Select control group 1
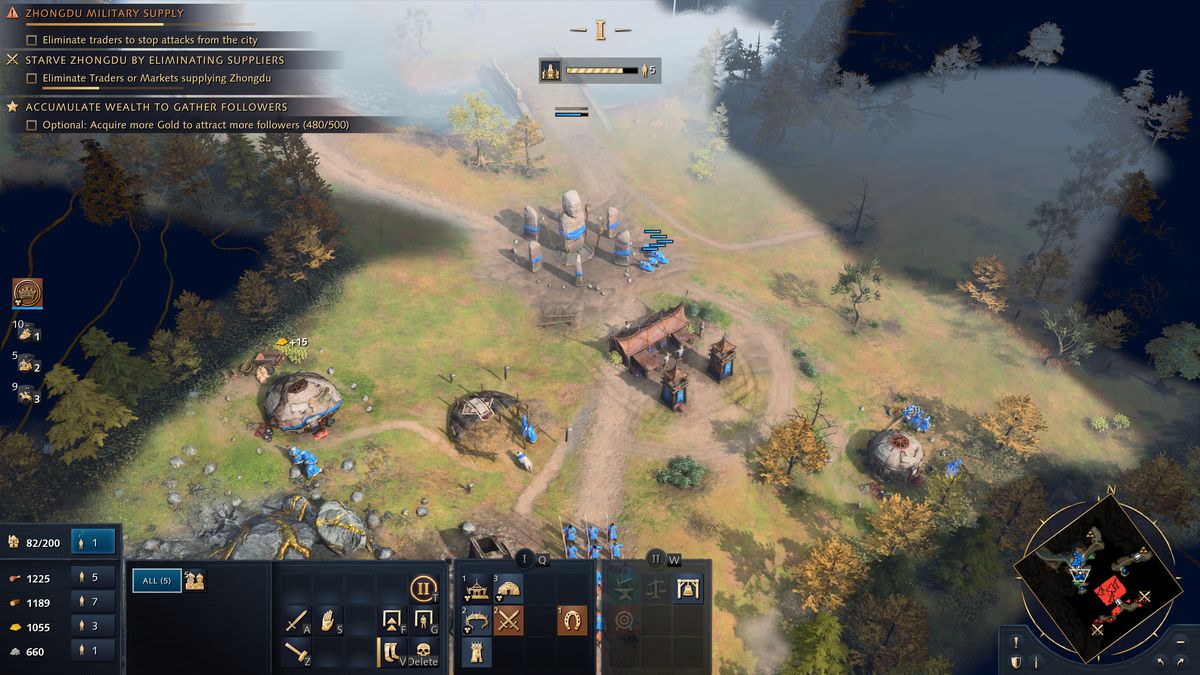Screen dimensions: 1200x675 pyautogui.click(x=27, y=334)
